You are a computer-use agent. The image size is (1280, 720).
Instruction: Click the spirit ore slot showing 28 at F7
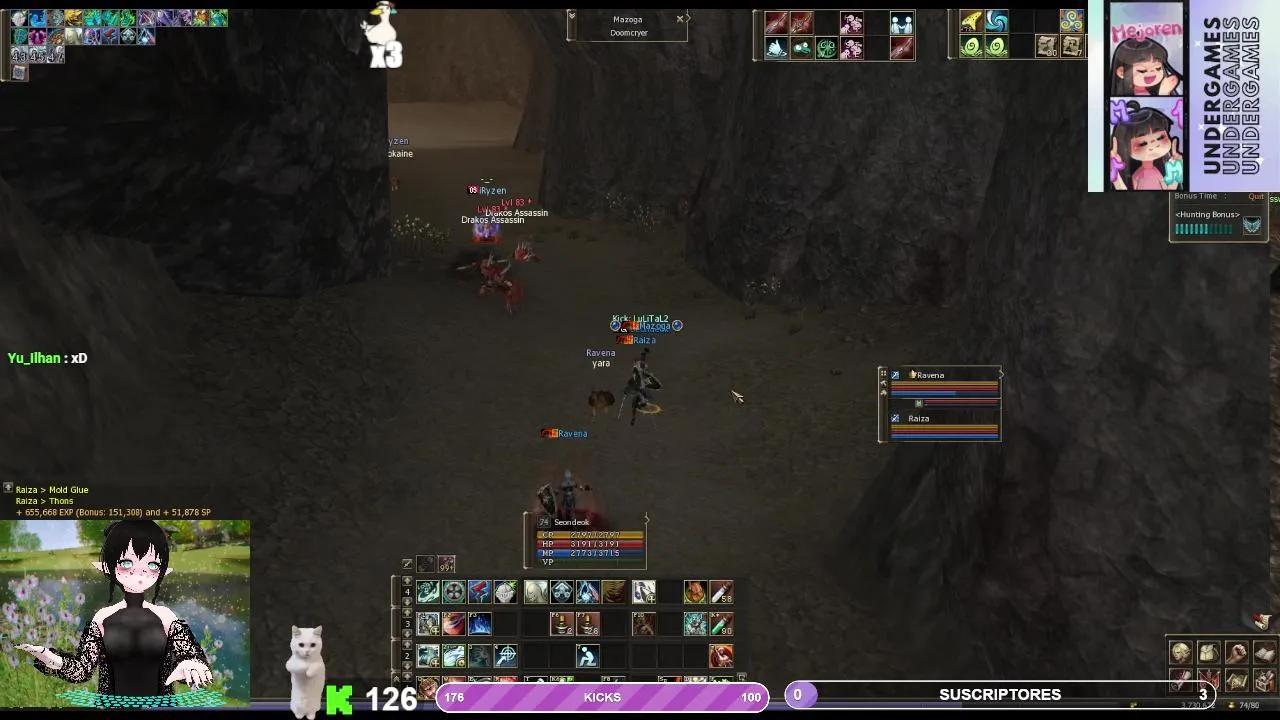coord(588,624)
